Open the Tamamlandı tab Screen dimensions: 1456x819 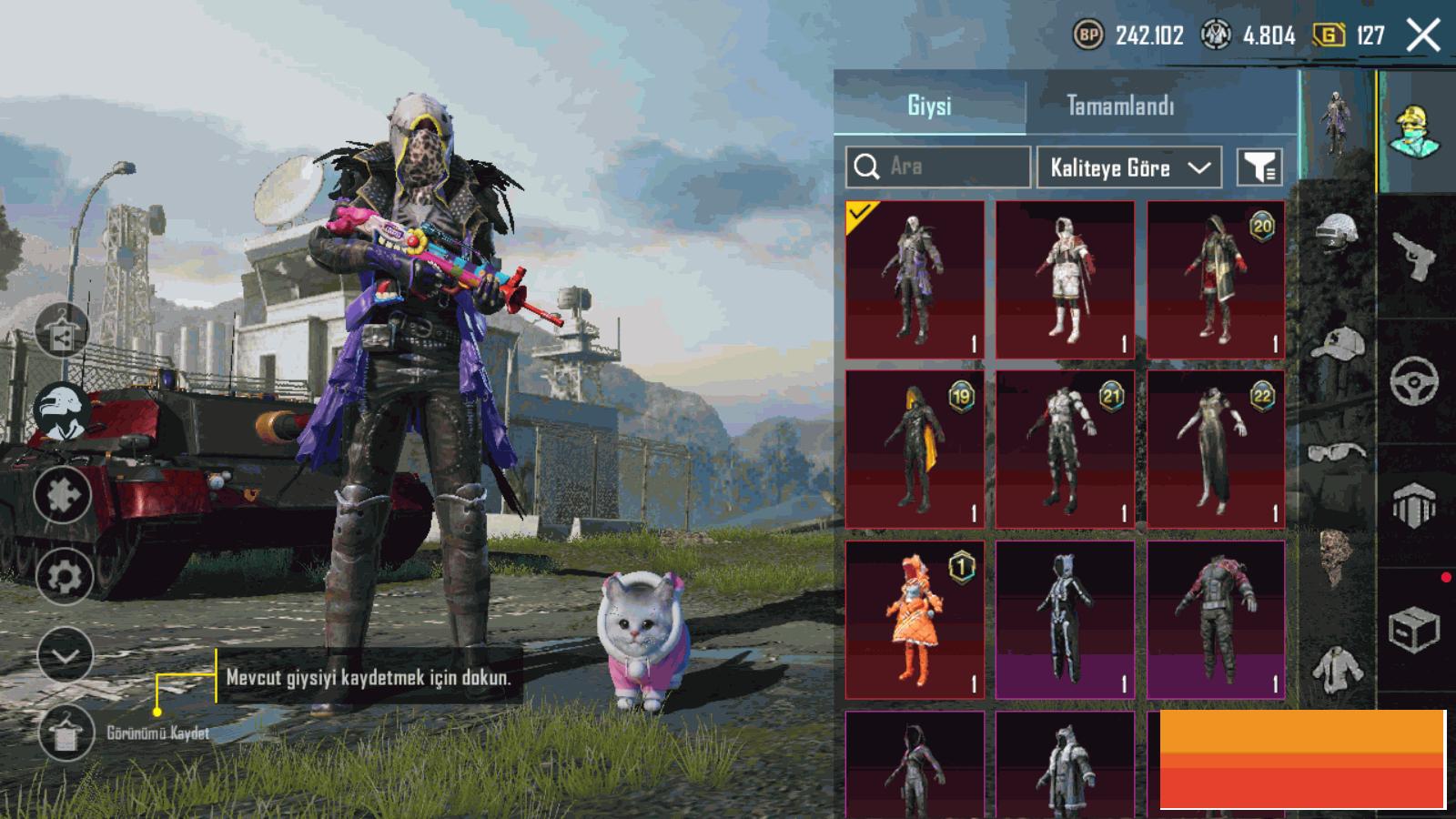[x=1120, y=106]
